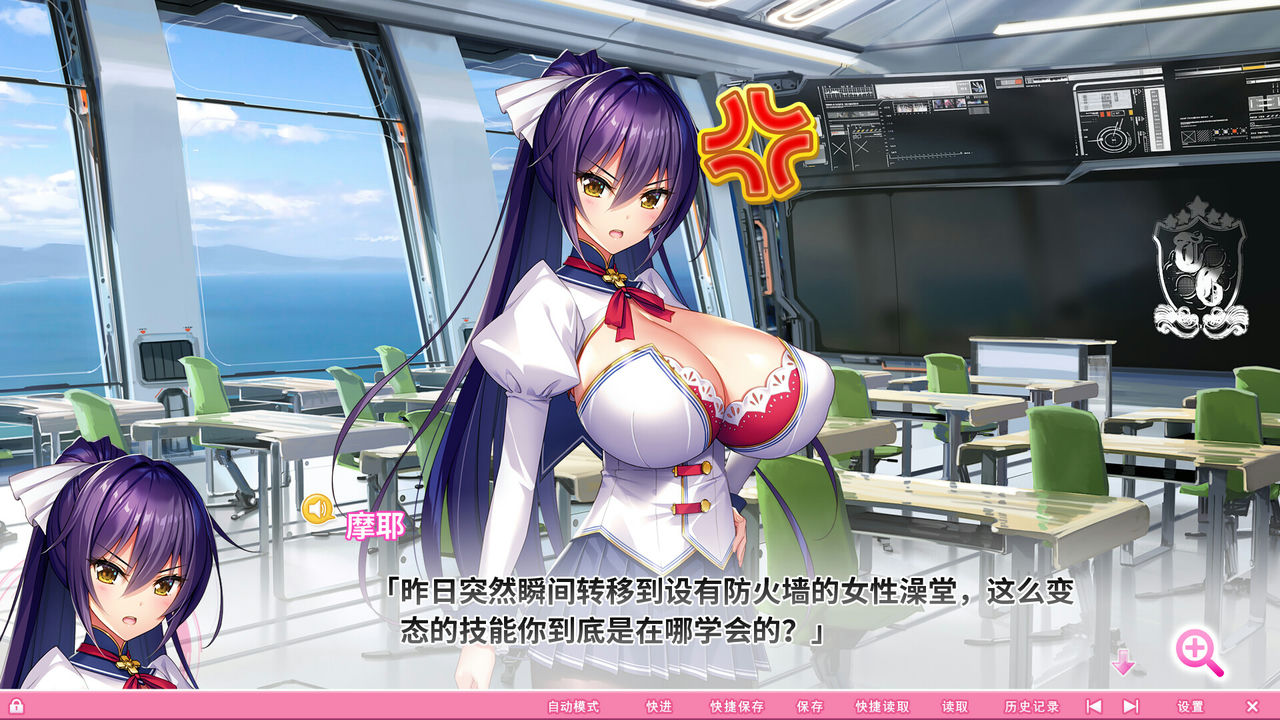Replay voice line via speaker icon
The height and width of the screenshot is (720, 1280).
pyautogui.click(x=318, y=510)
